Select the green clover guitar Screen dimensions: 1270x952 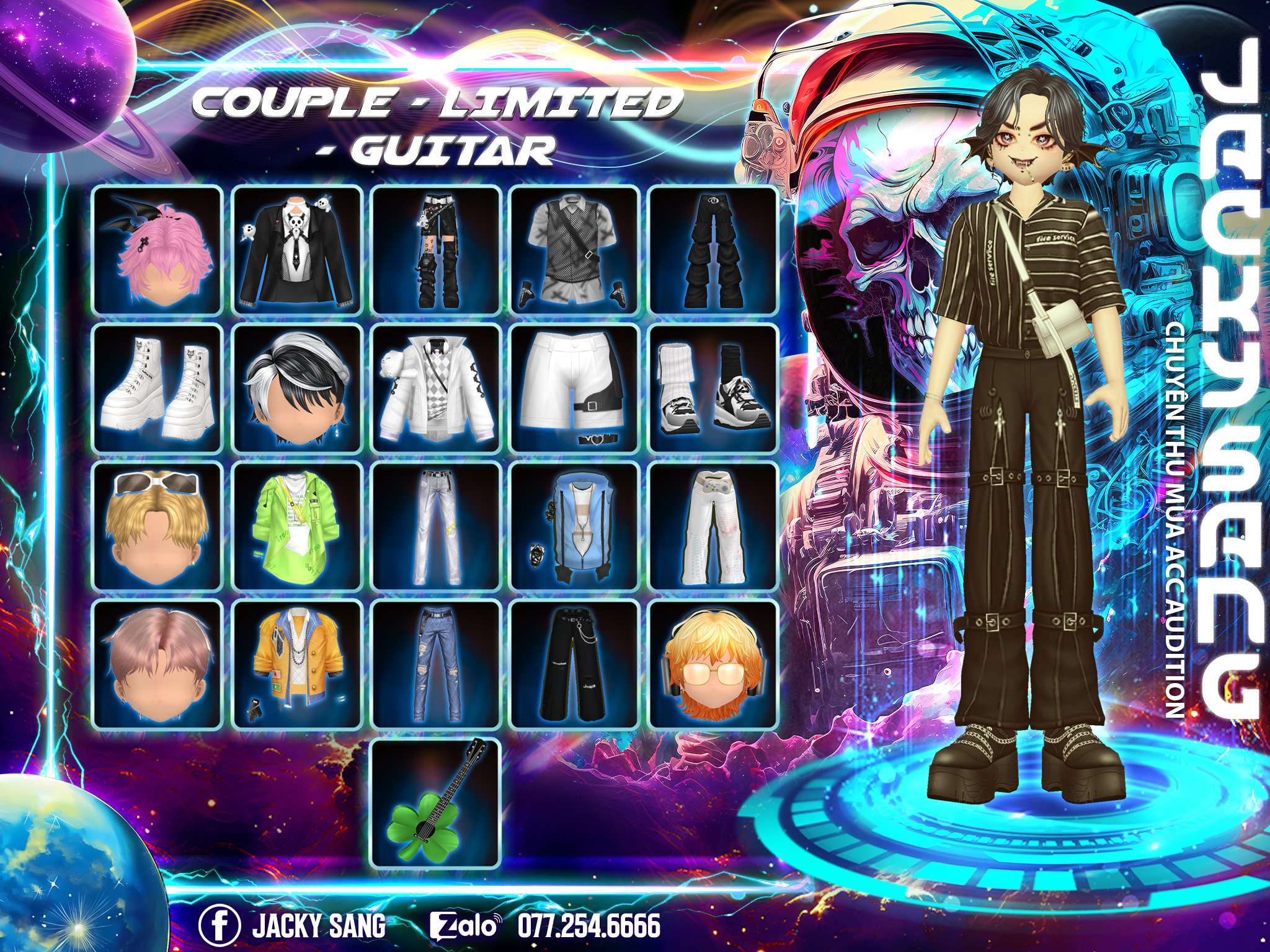436,803
